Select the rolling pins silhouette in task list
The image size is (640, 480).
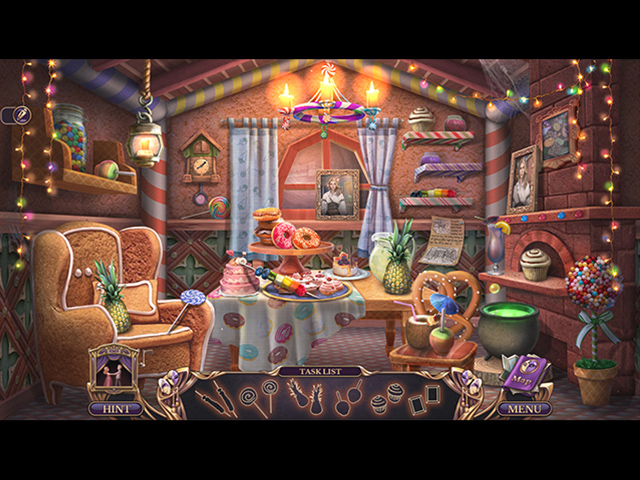[x=221, y=399]
